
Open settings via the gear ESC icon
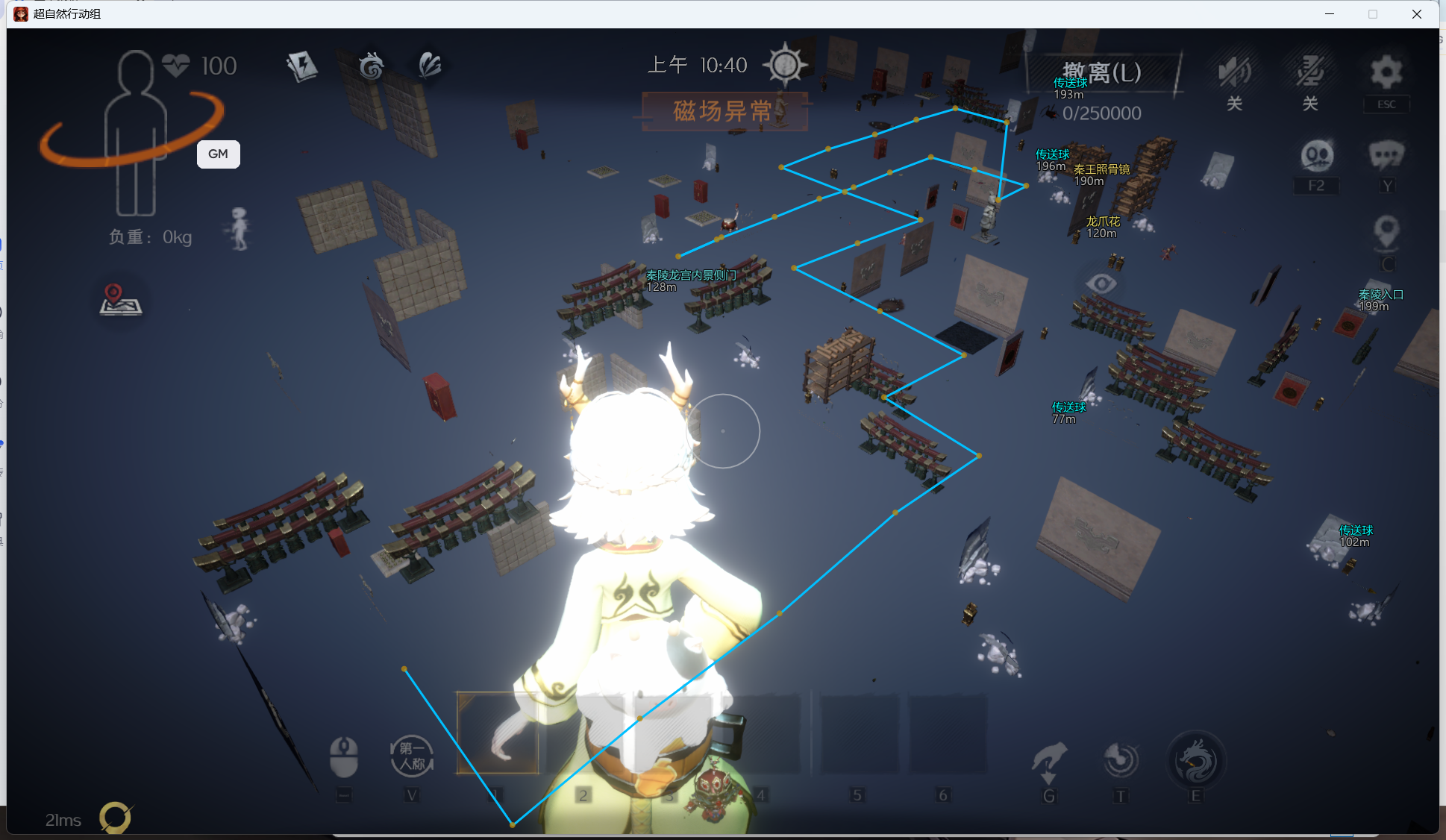pos(1386,72)
